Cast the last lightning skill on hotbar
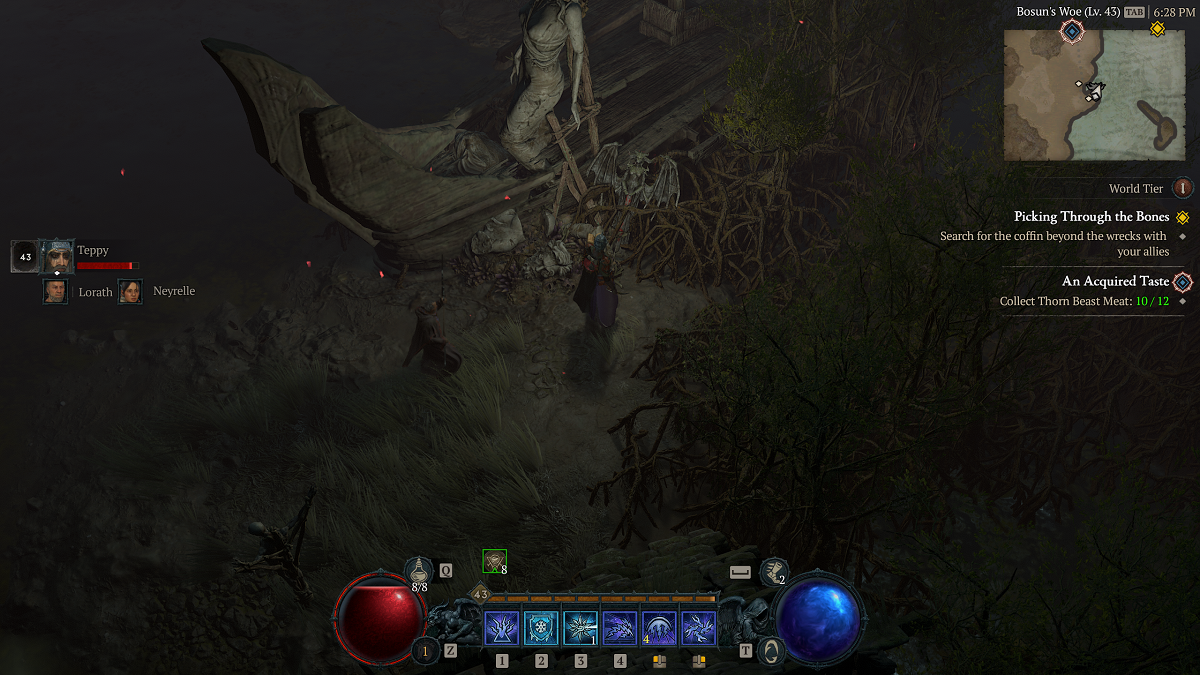Image resolution: width=1200 pixels, height=675 pixels. coord(698,628)
